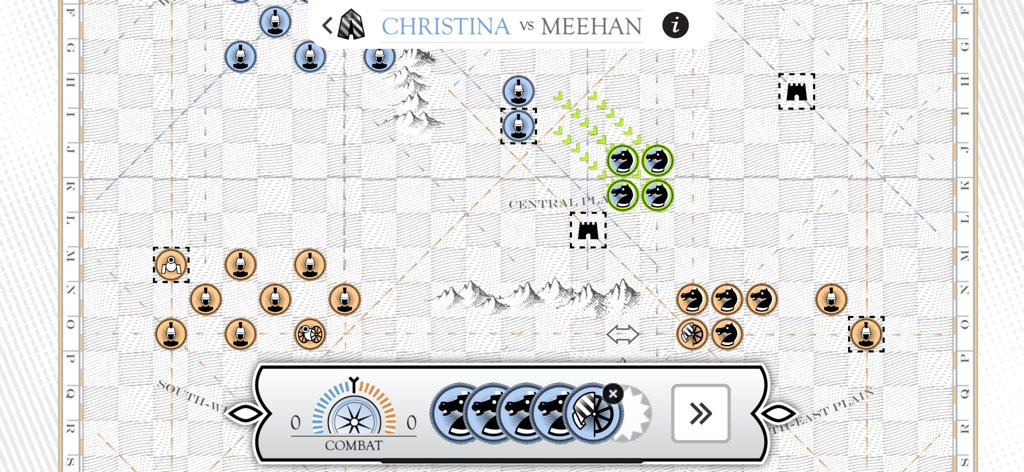Click the striped game logo icon
The image size is (1024, 472).
point(351,25)
